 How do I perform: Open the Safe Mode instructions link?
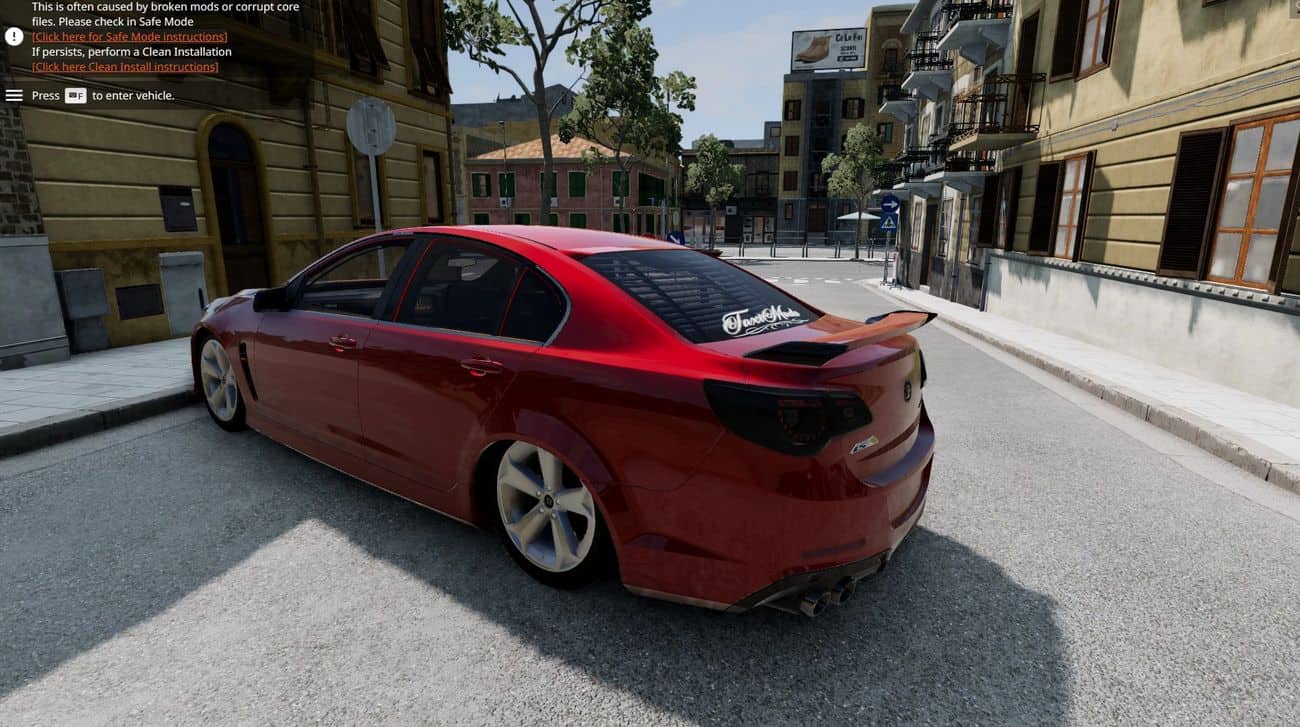[129, 37]
